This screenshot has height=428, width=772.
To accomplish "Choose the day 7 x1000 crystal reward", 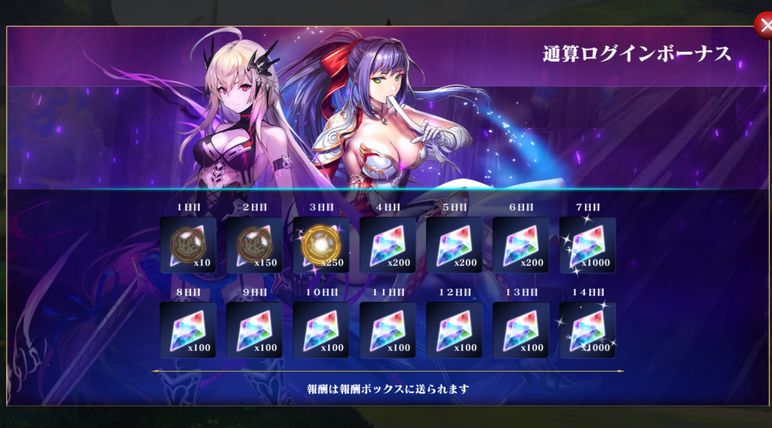I will pos(587,245).
